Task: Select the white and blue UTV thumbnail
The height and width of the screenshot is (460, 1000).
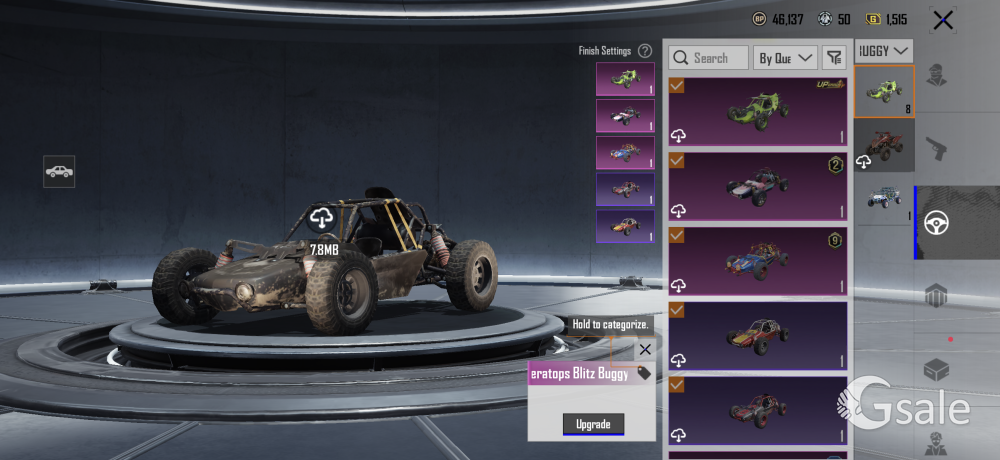Action: click(884, 198)
